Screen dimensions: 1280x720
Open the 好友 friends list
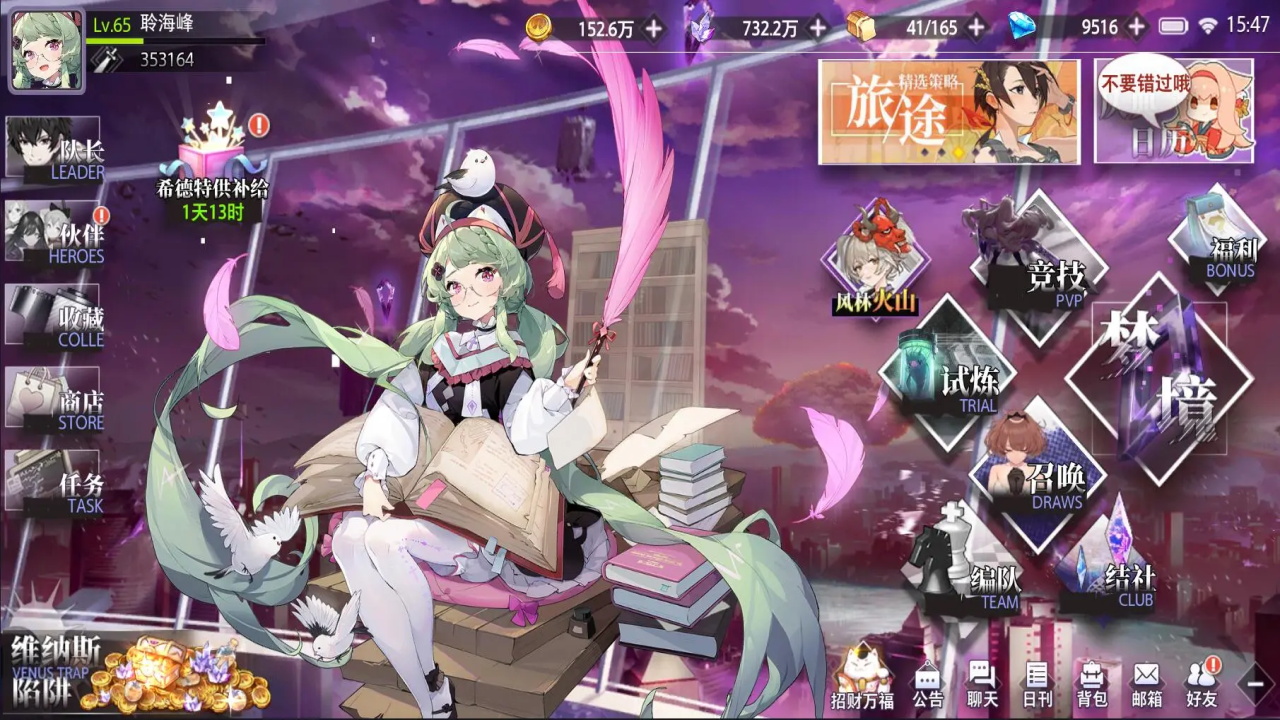(1201, 685)
